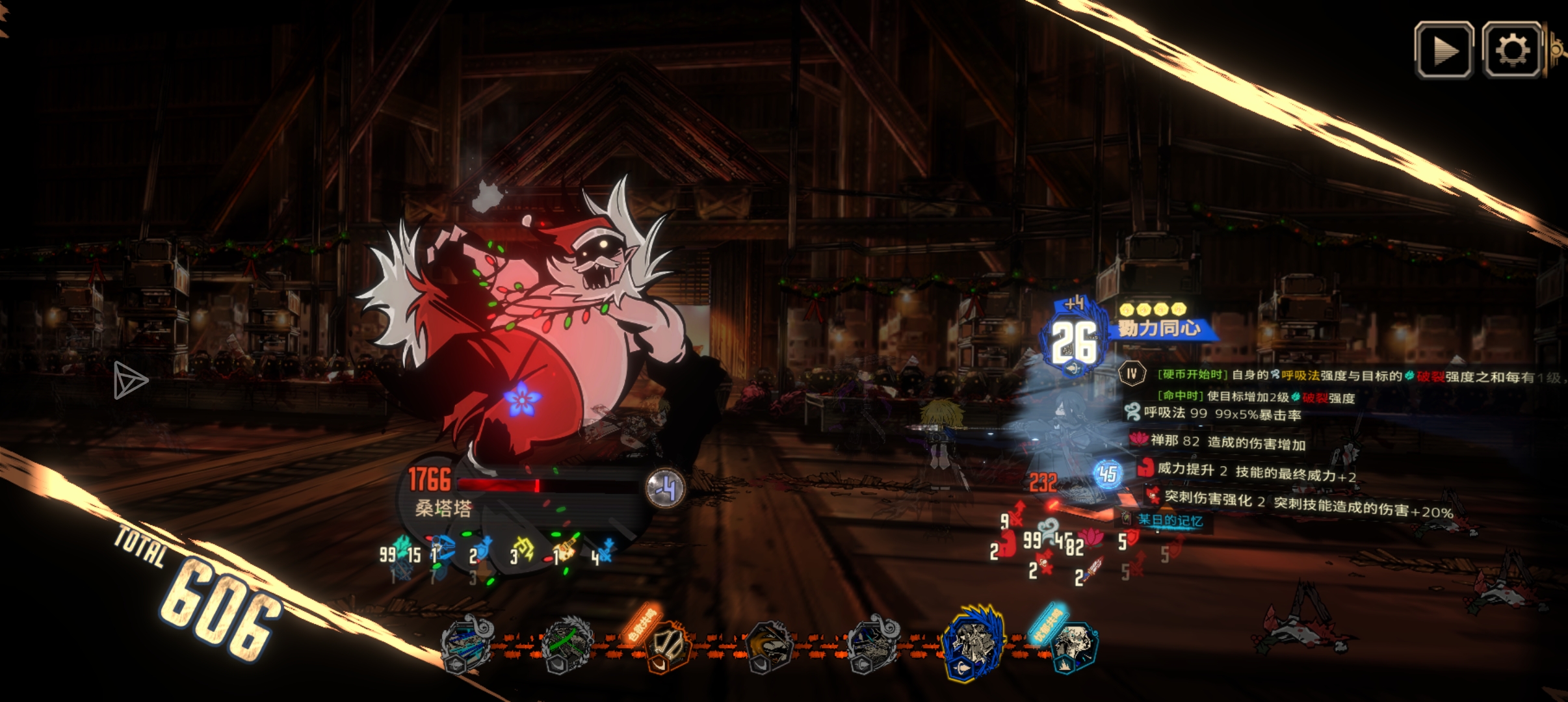This screenshot has width=1568, height=702.
Task: Click the hollow triangle arrow icon
Action: point(129,380)
